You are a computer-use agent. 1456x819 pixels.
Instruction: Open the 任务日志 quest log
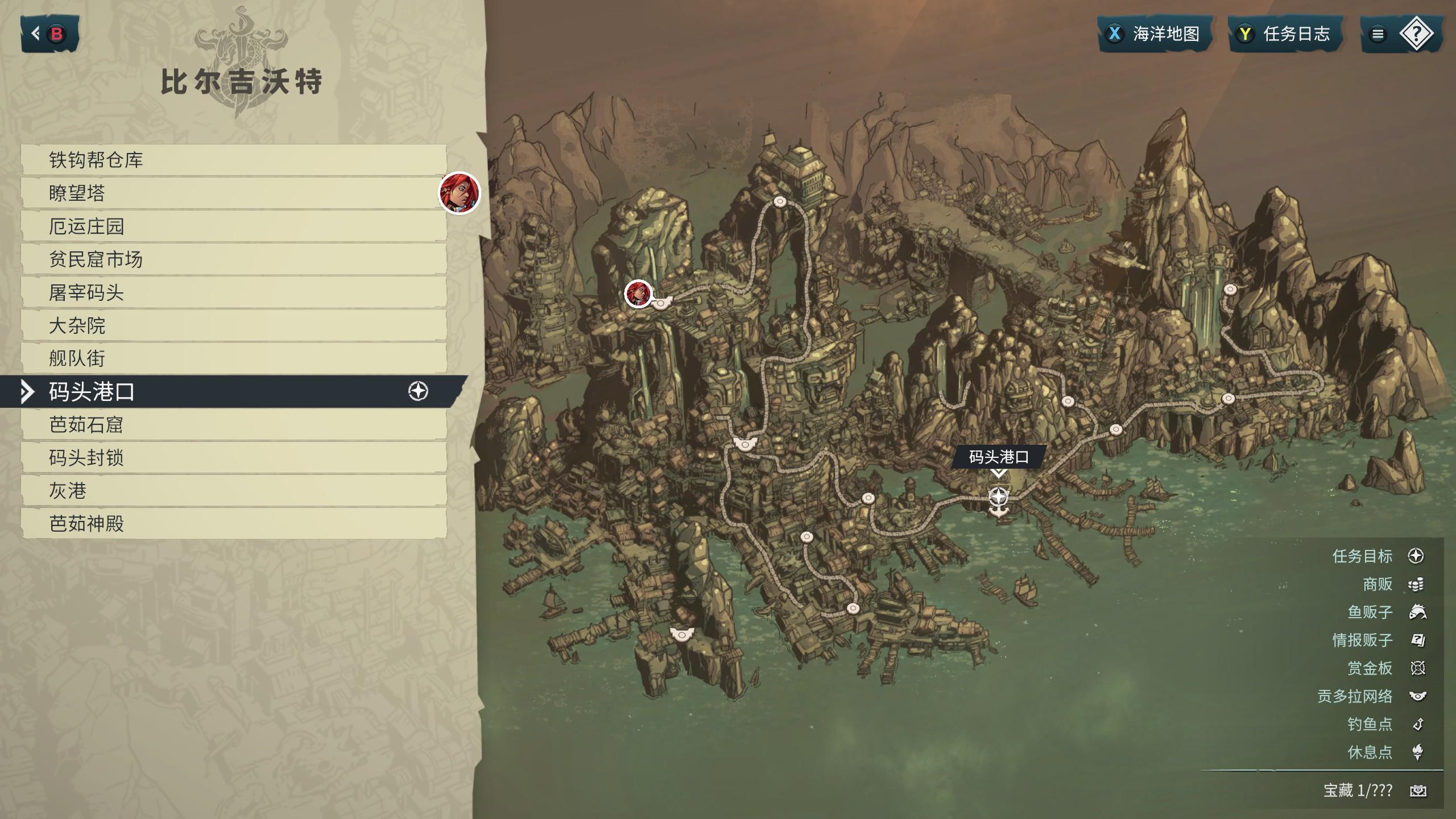tap(1285, 34)
